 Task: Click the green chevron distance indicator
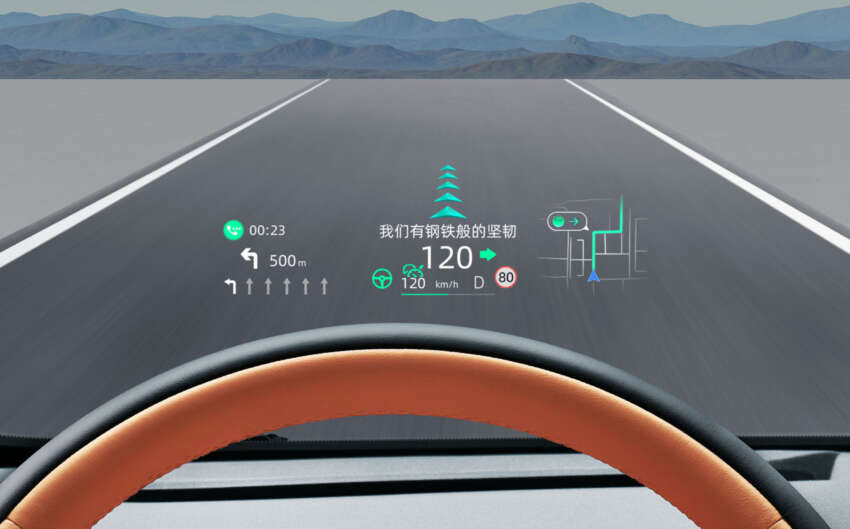click(x=448, y=192)
